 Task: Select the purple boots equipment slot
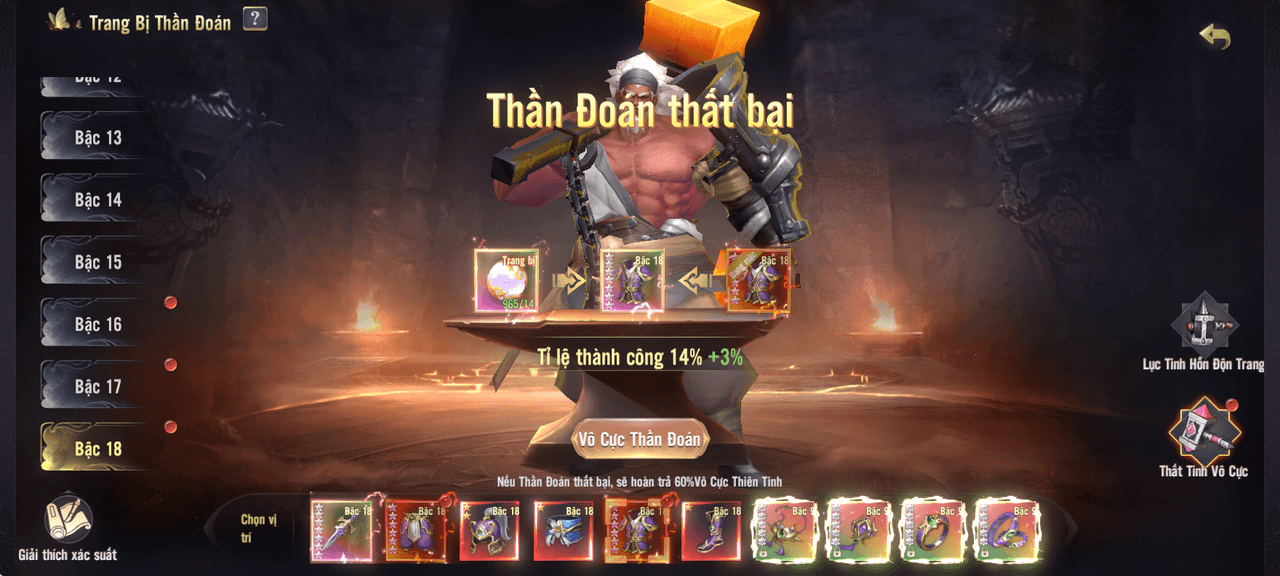[x=711, y=530]
